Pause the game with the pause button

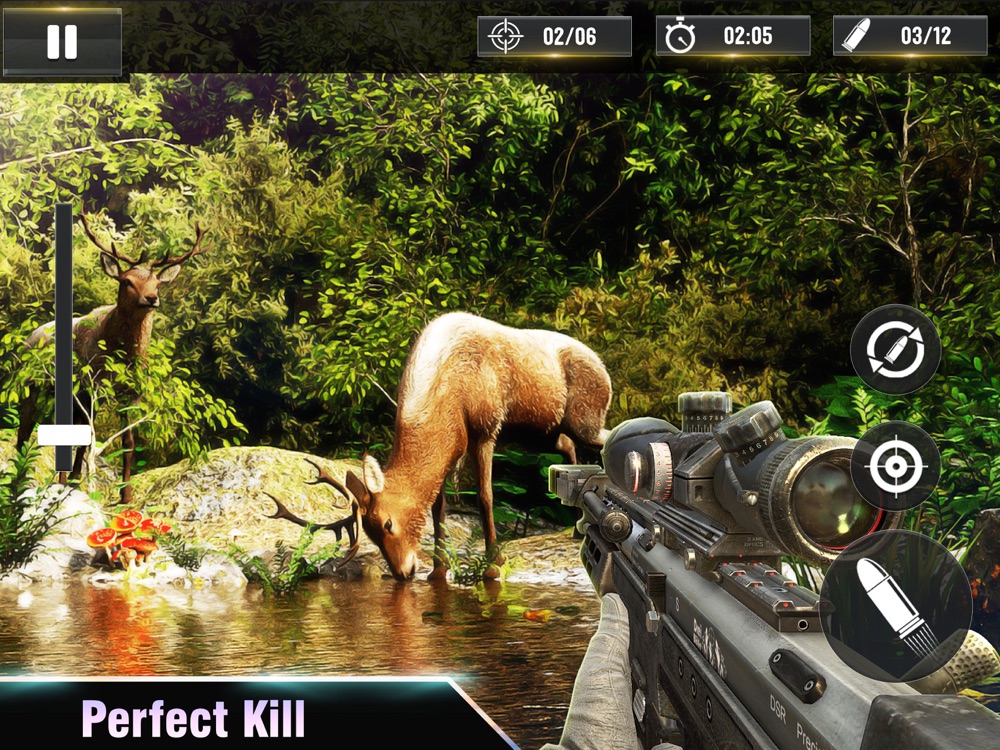(62, 42)
